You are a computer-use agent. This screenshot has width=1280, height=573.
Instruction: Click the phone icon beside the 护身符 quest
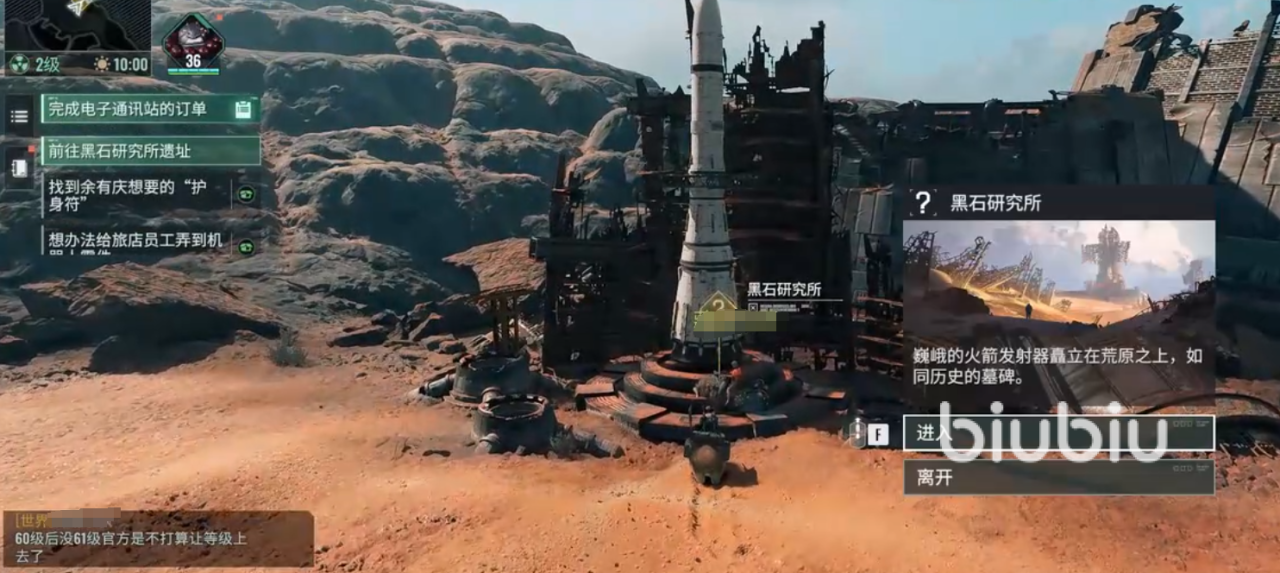[x=246, y=194]
